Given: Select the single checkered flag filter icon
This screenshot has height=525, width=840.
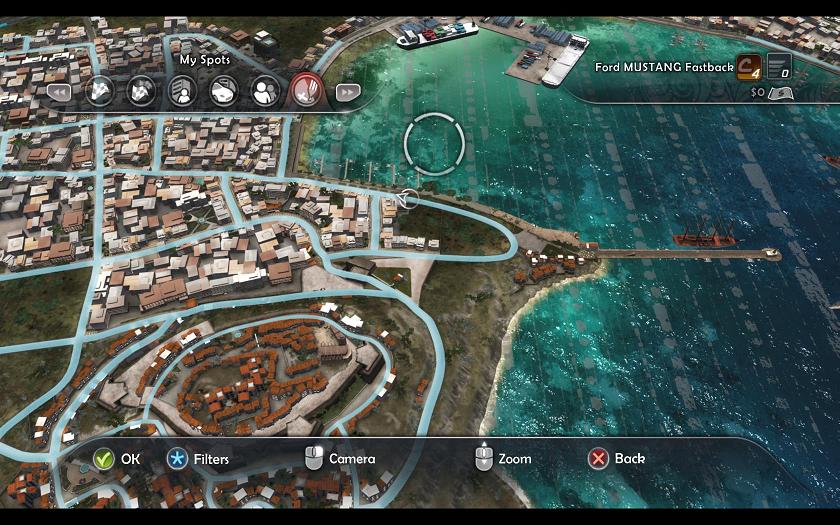Looking at the screenshot, I should click(x=99, y=92).
